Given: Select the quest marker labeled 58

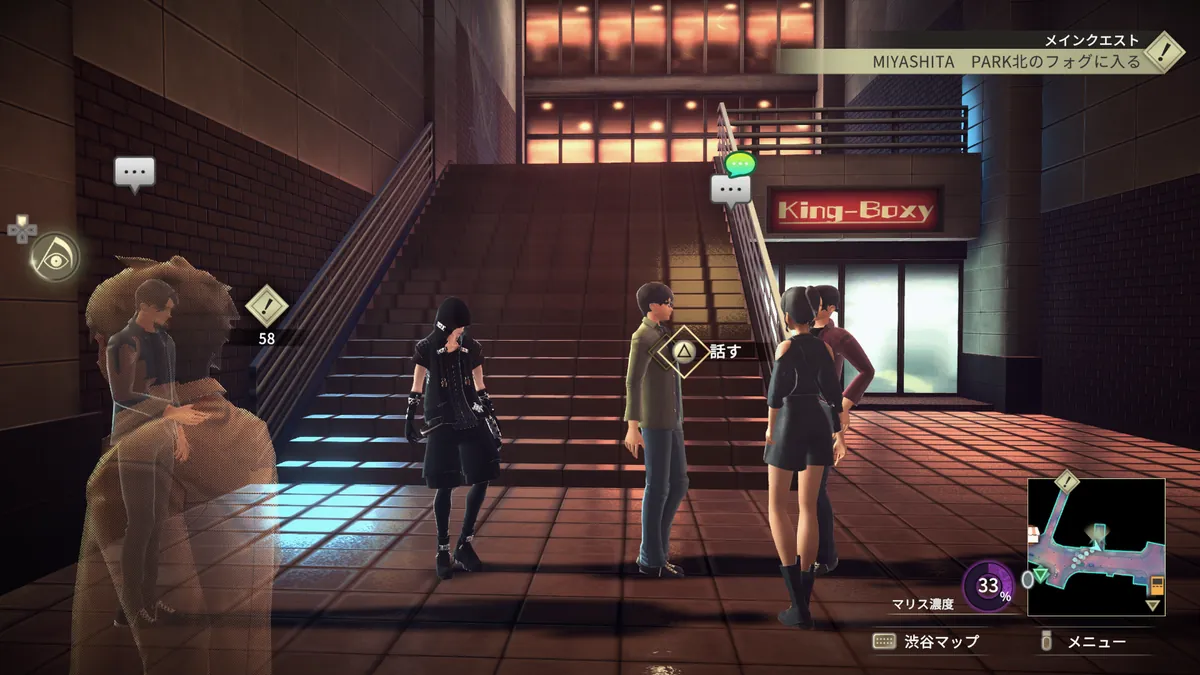Looking at the screenshot, I should 267,304.
